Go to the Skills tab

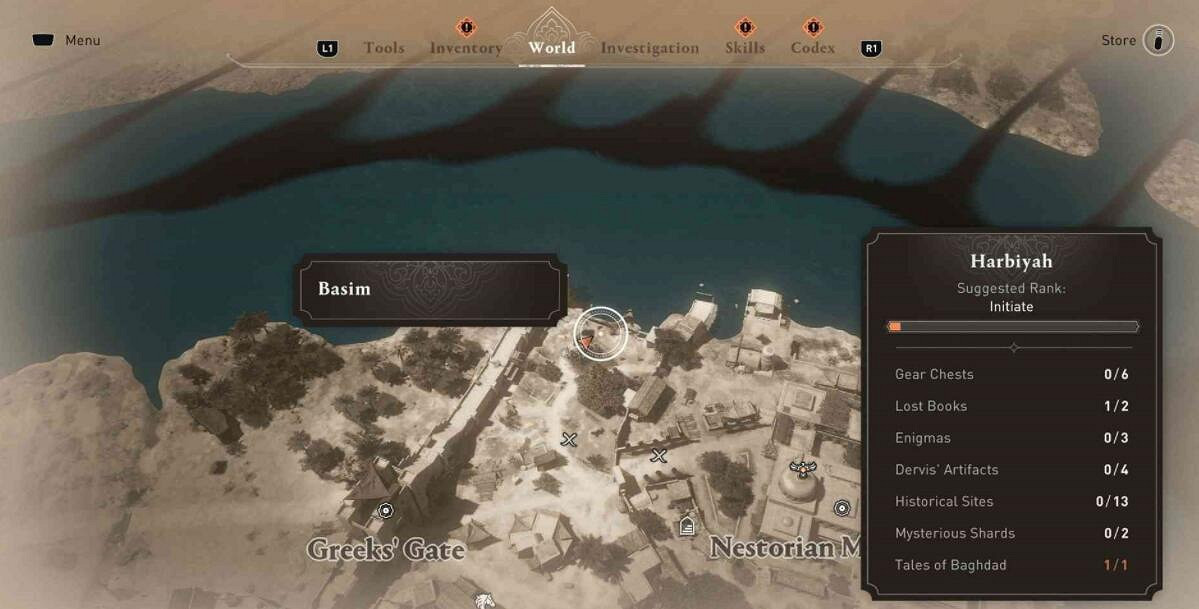pos(745,48)
